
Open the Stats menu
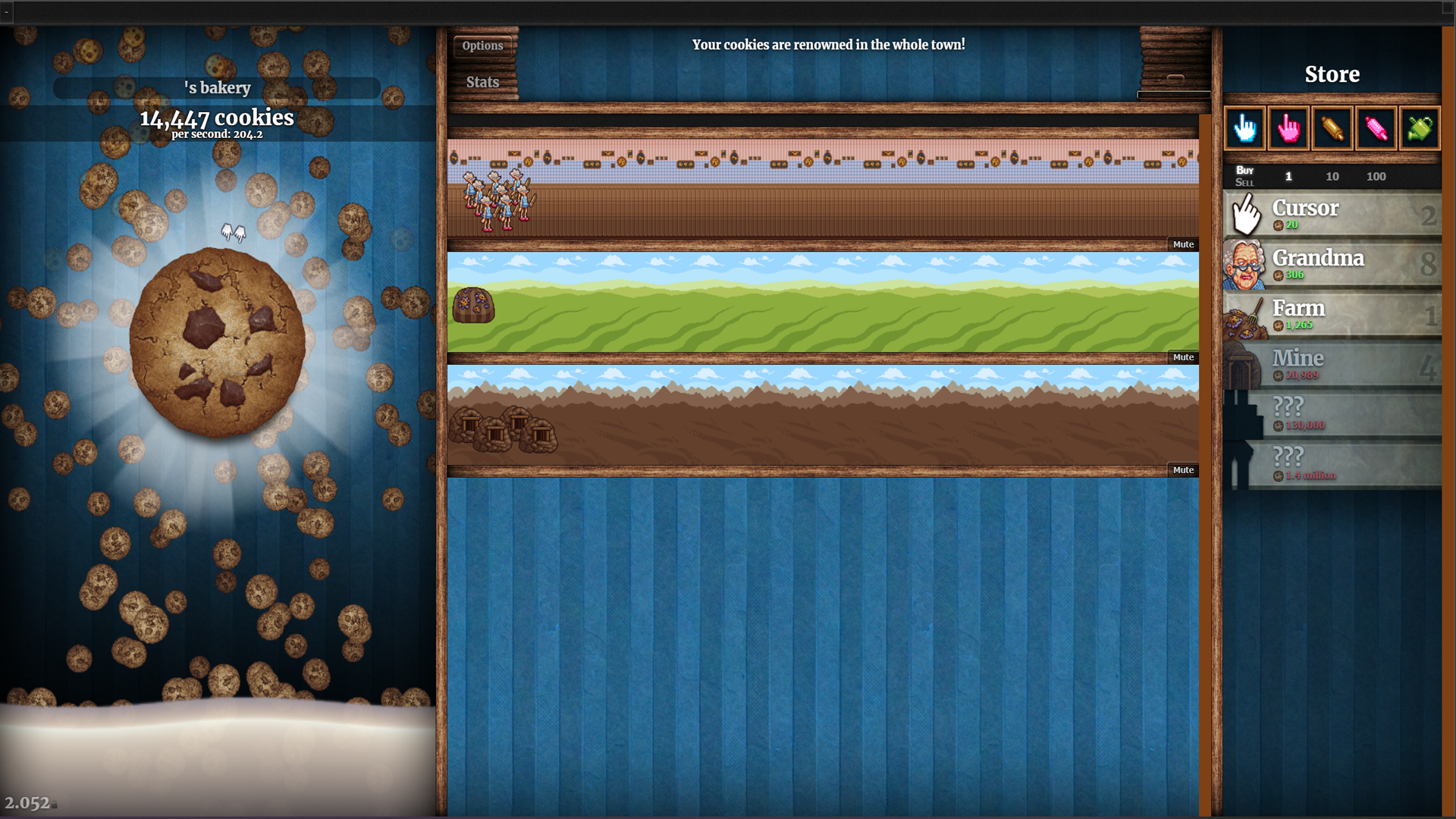483,82
